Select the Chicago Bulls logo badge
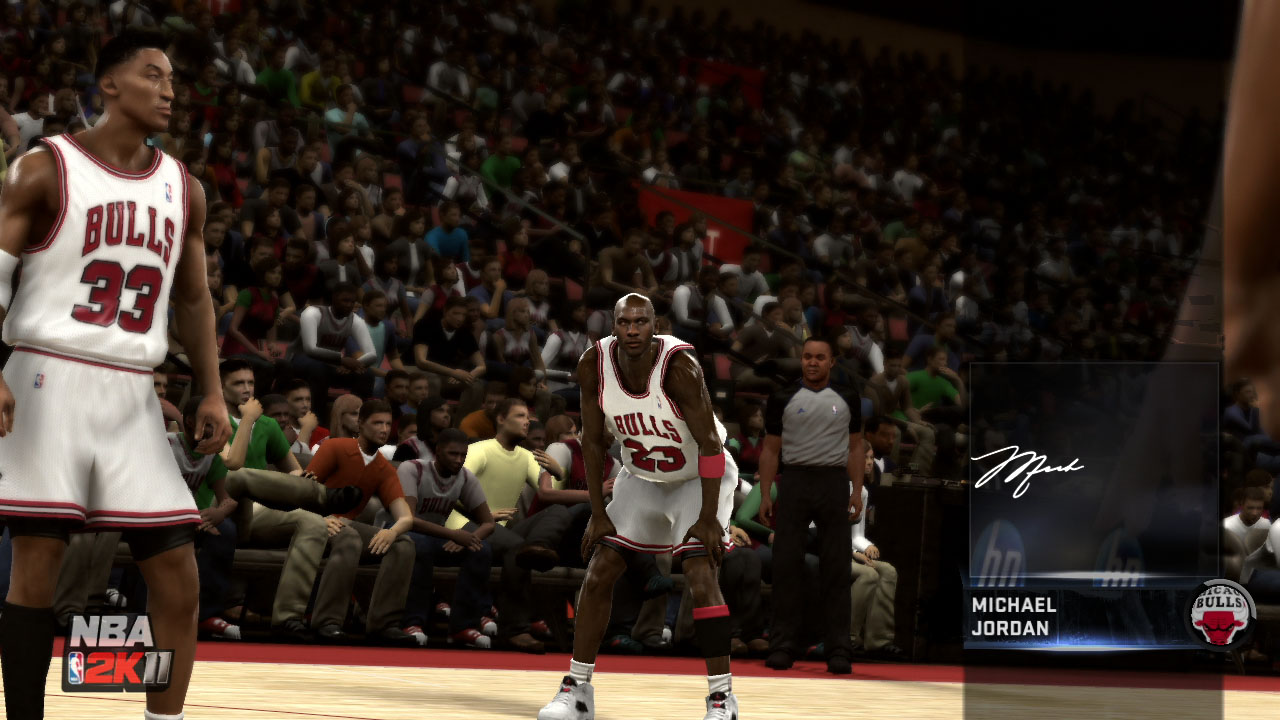This screenshot has width=1280, height=720. pos(1220,615)
